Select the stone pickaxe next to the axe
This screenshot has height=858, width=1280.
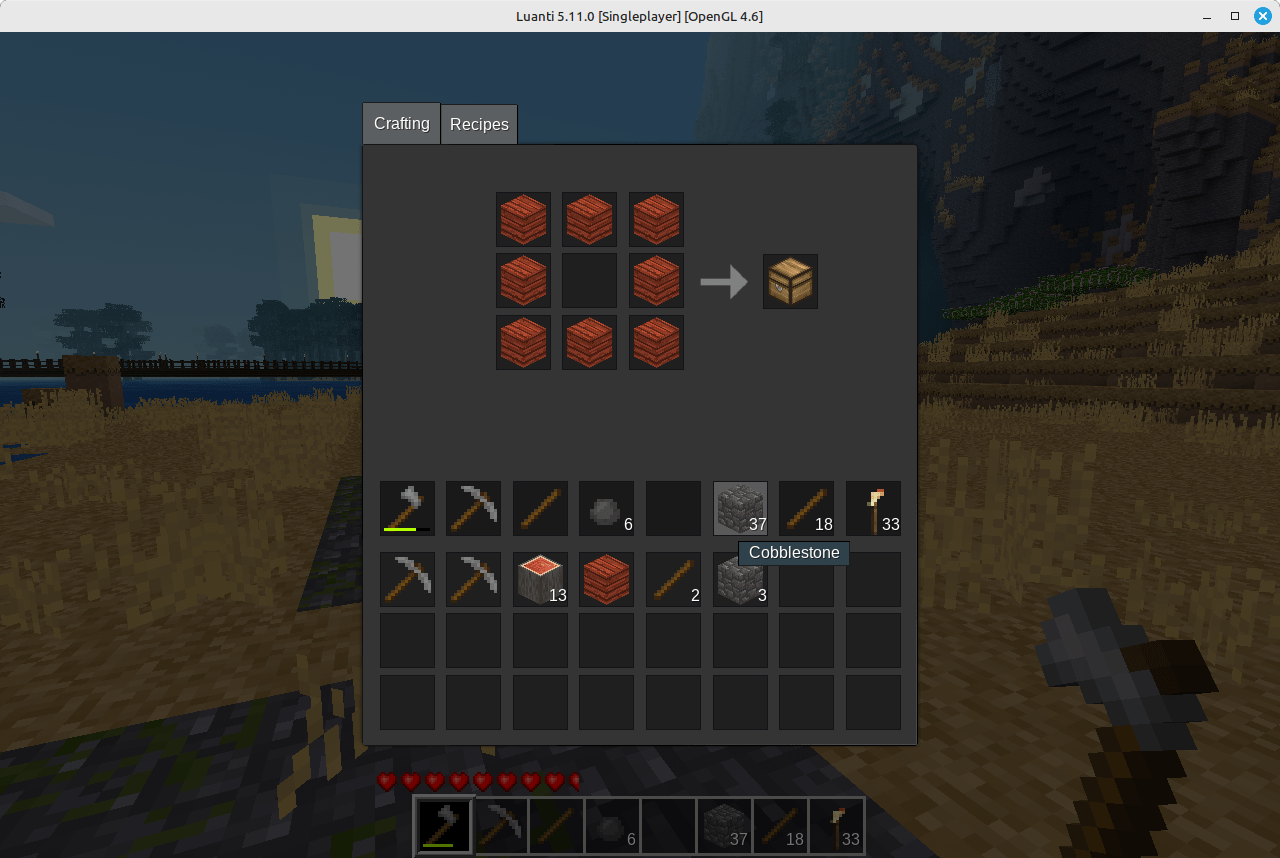[x=473, y=508]
